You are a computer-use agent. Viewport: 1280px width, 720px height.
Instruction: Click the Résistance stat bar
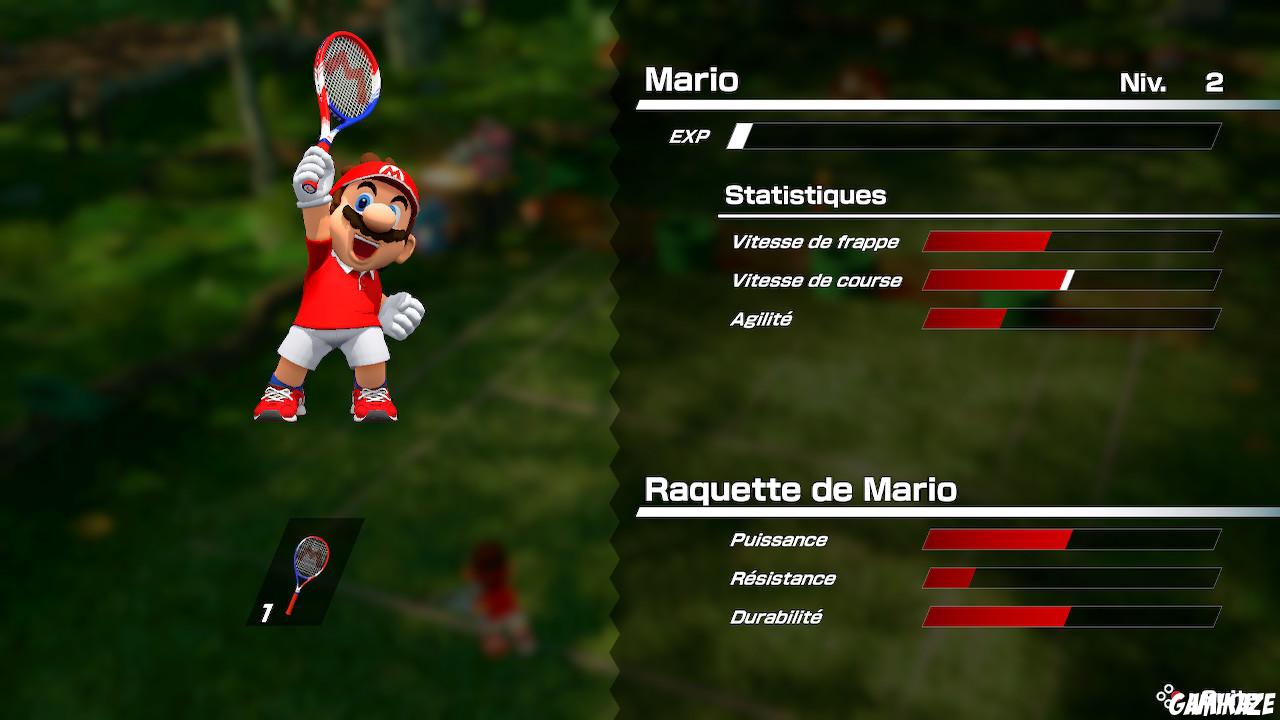click(x=1070, y=578)
